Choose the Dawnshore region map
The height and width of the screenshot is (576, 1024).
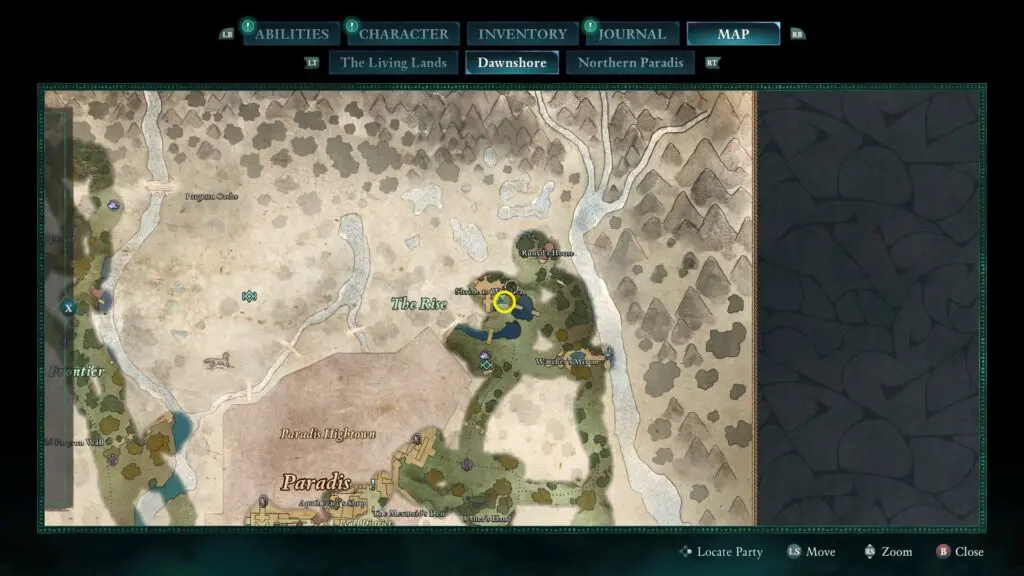coord(512,62)
